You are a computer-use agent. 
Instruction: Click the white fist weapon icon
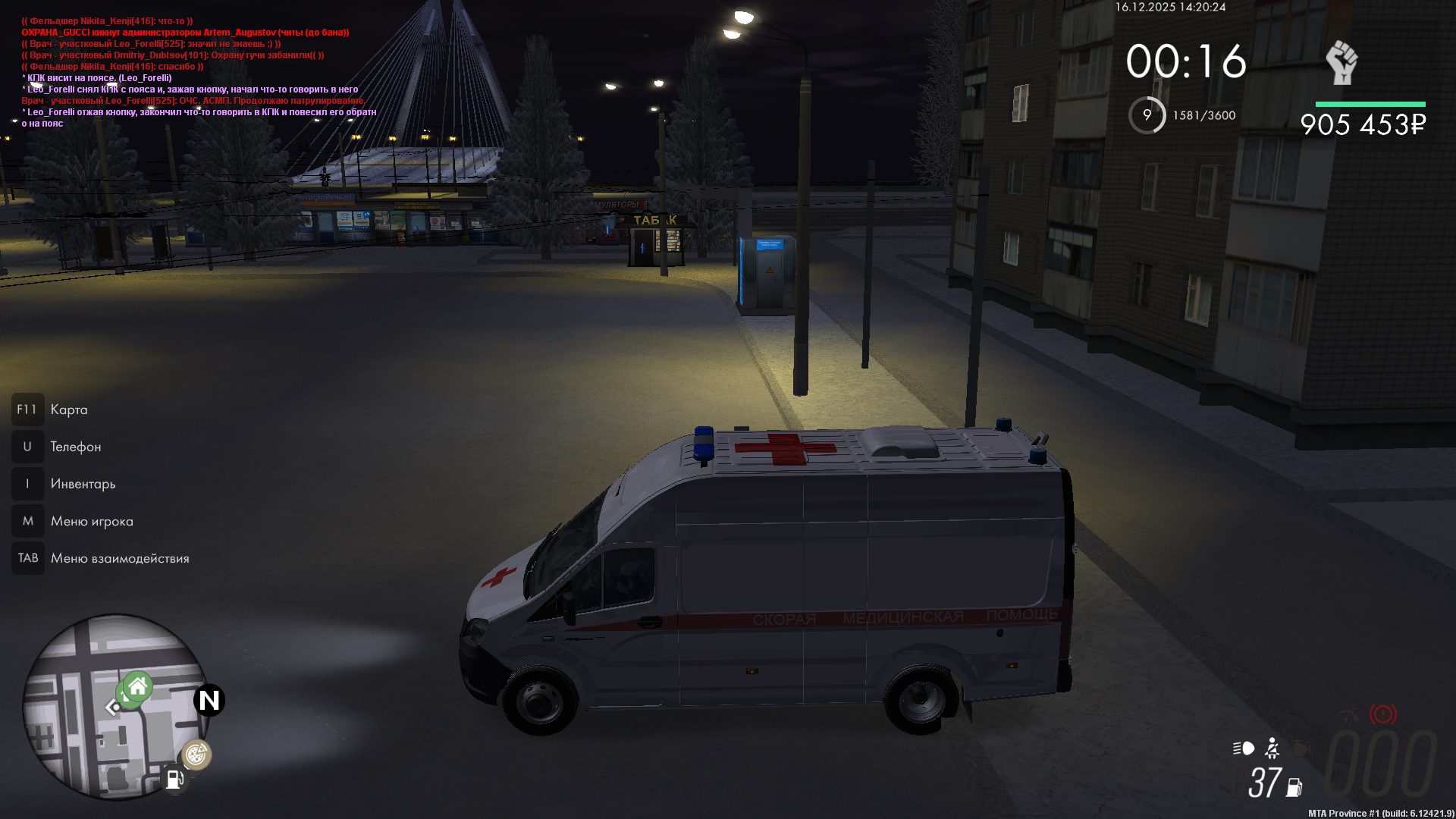(x=1341, y=63)
